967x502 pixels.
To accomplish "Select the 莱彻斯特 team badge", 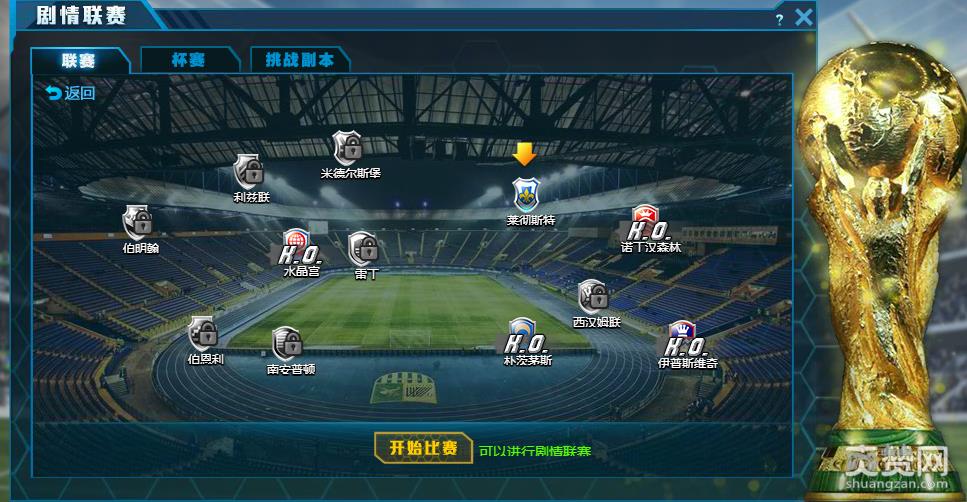I will click(525, 193).
